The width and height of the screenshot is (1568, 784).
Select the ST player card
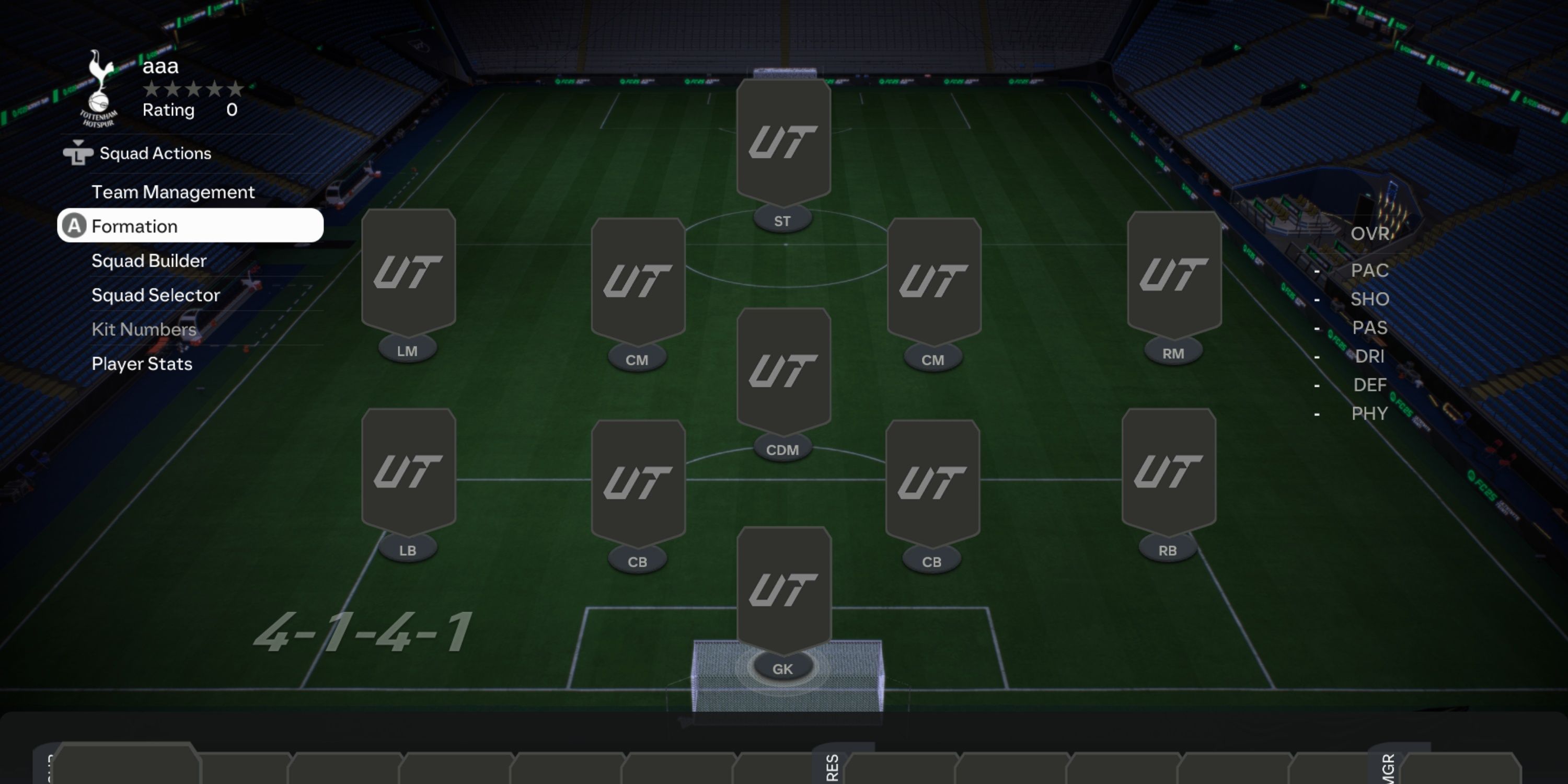point(783,143)
